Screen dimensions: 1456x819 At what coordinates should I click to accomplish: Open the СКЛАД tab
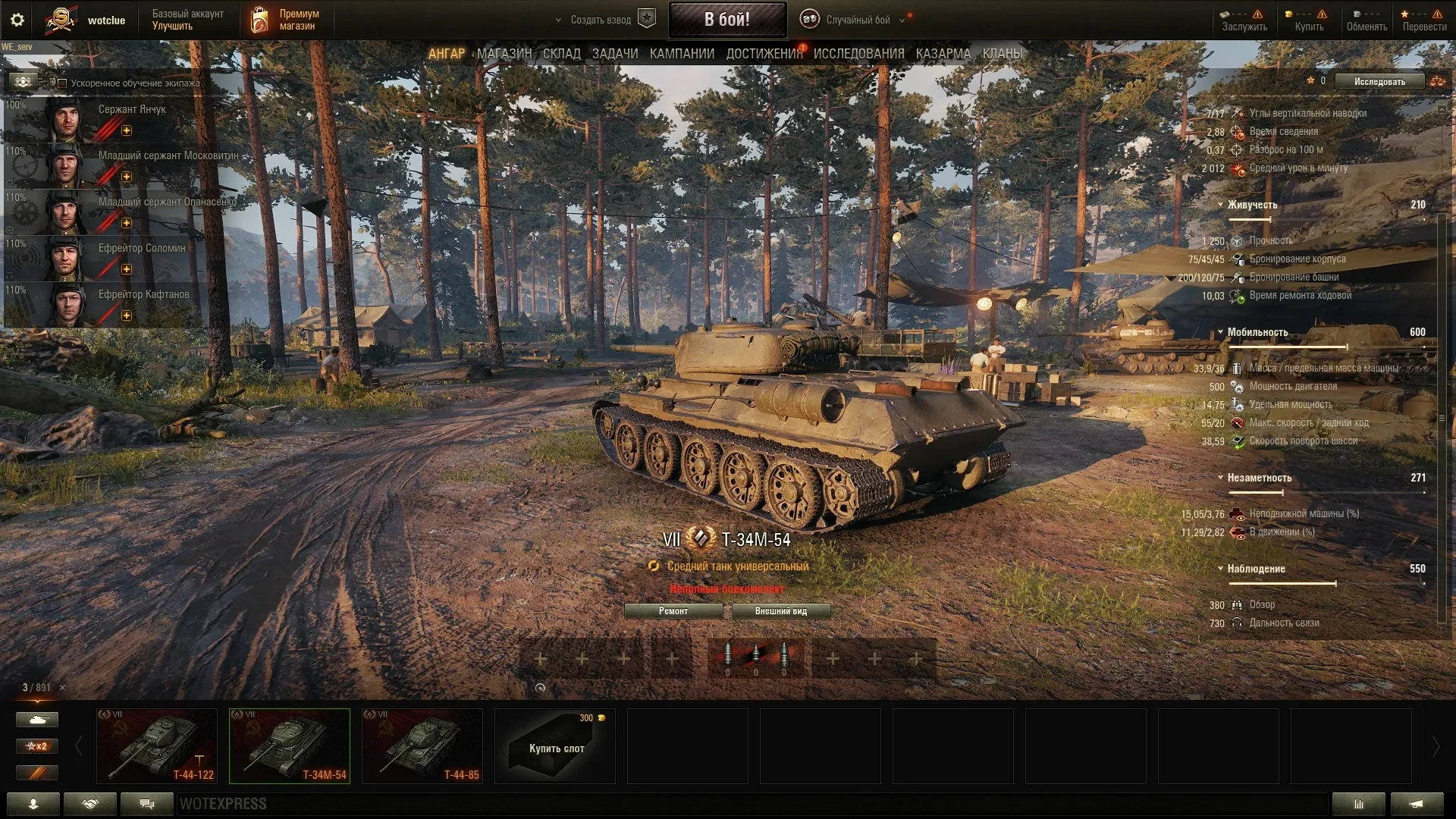coord(562,54)
